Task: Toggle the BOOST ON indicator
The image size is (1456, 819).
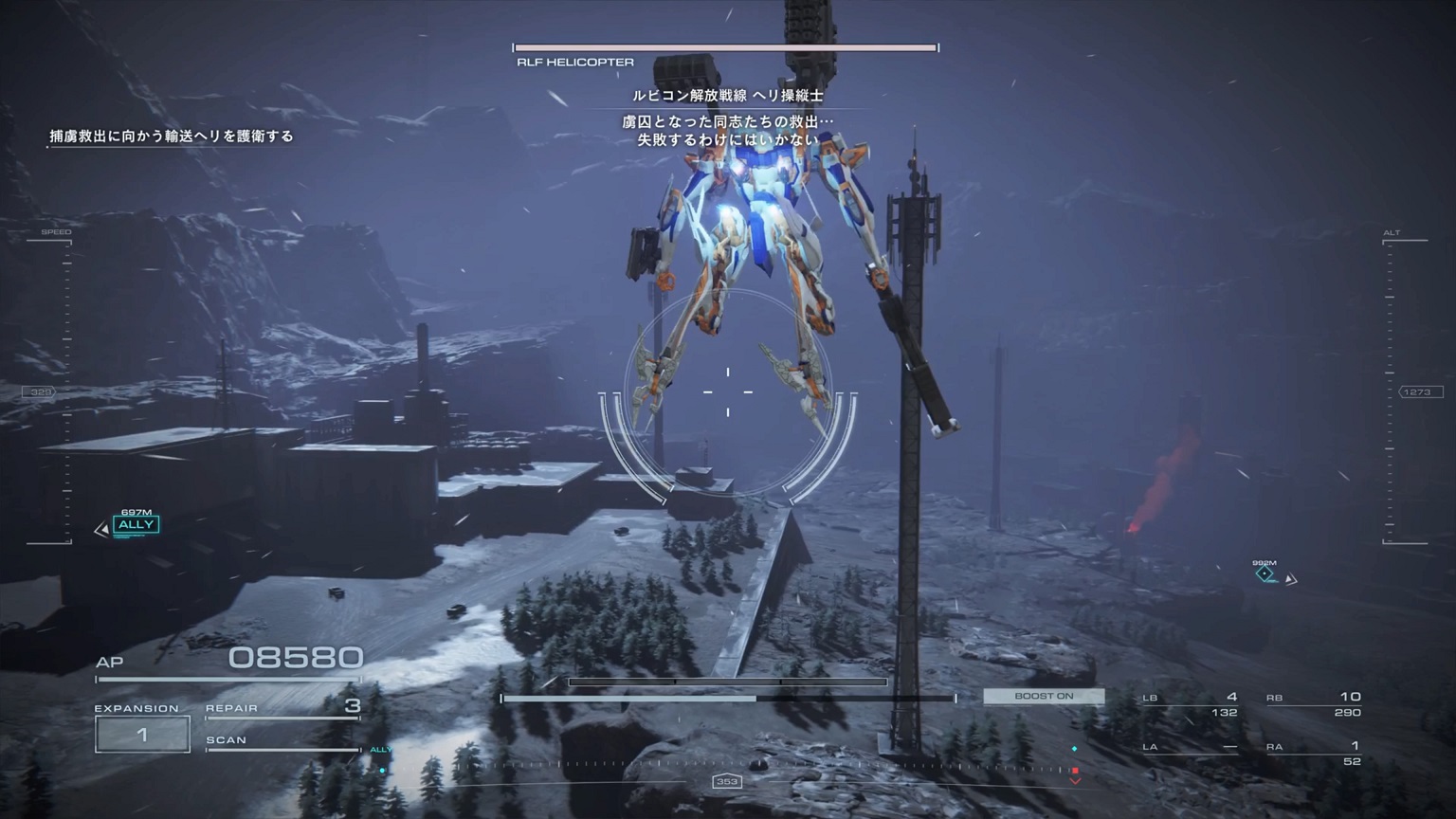Action: (x=1044, y=696)
